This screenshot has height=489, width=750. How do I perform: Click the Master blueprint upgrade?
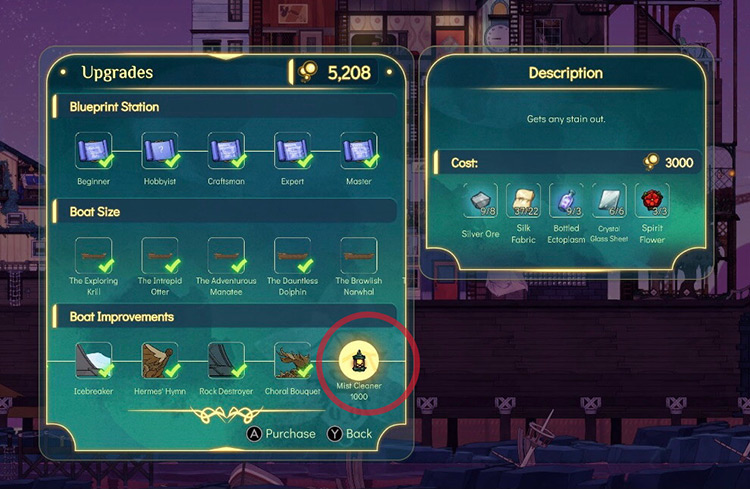[x=358, y=152]
